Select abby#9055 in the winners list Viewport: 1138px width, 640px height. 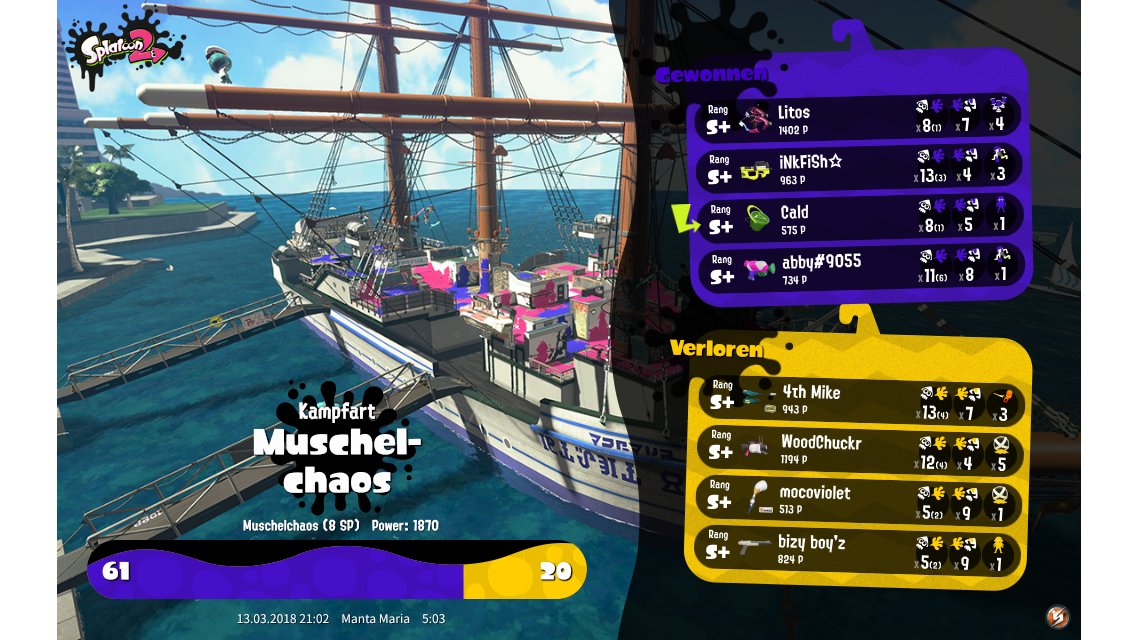click(858, 267)
